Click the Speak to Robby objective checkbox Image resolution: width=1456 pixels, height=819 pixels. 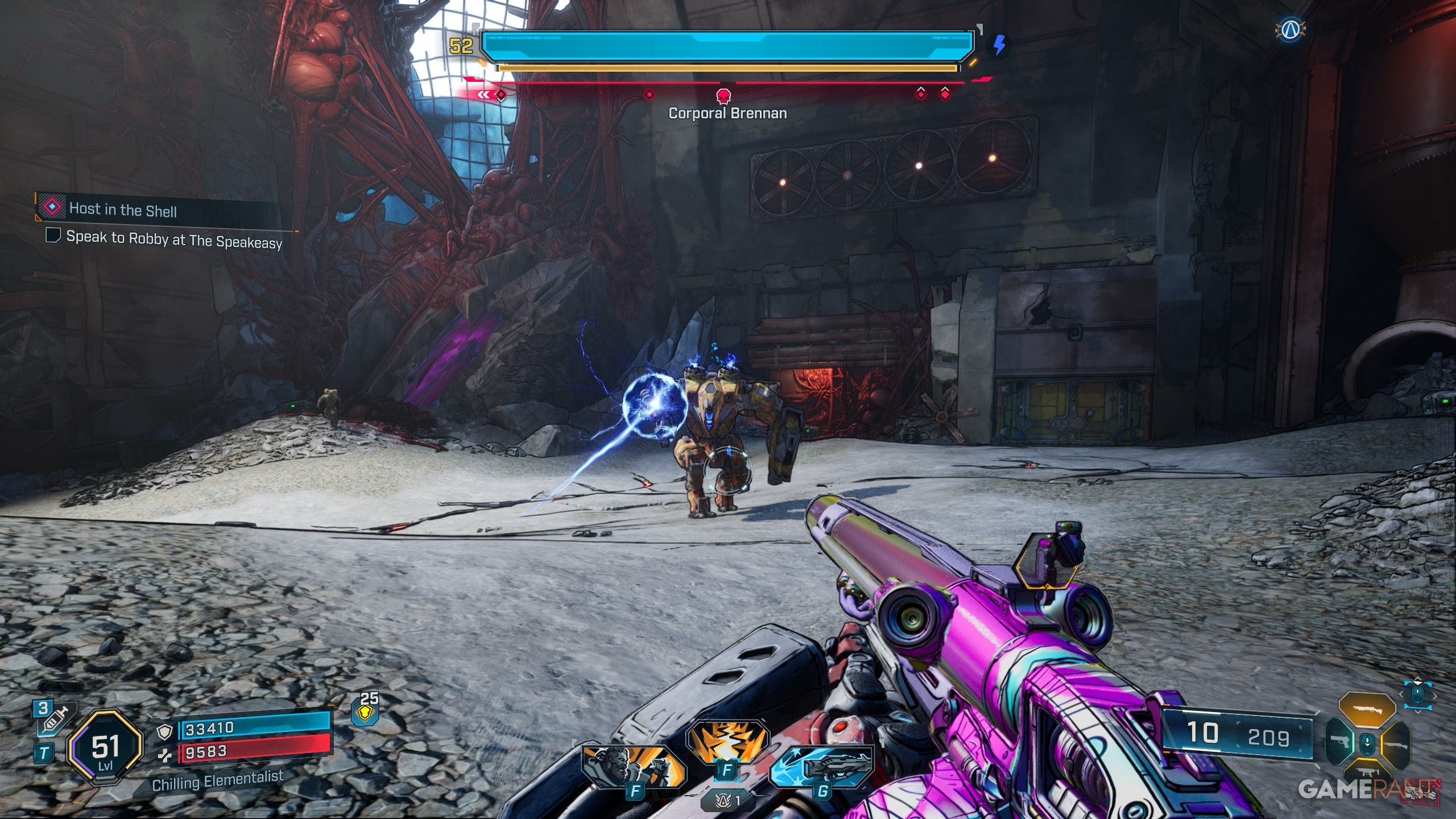(53, 235)
